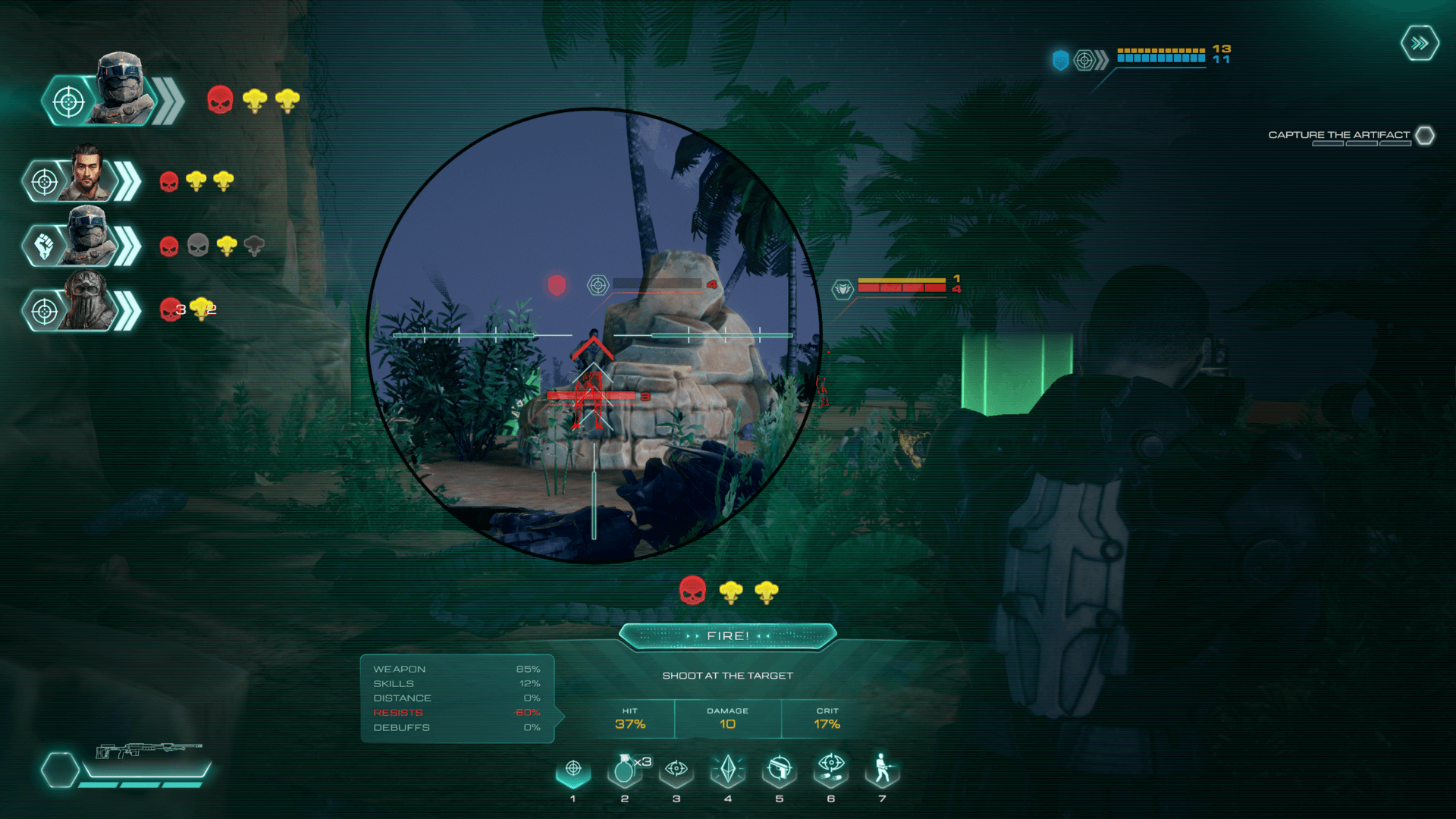Select the crosshair target marker above the rock
The width and height of the screenshot is (1456, 819).
(x=598, y=285)
